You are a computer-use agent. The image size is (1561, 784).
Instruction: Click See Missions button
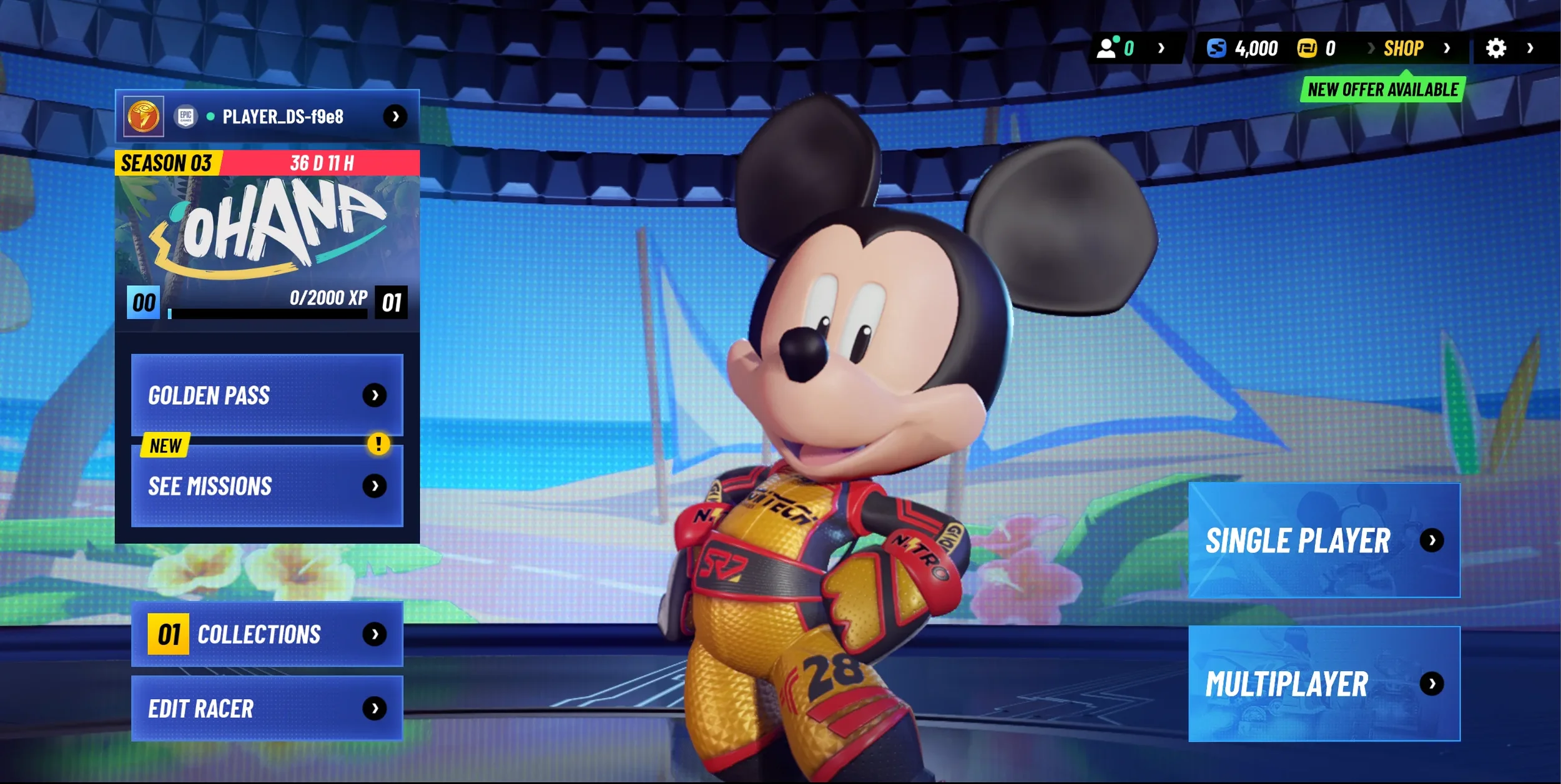pyautogui.click(x=267, y=486)
